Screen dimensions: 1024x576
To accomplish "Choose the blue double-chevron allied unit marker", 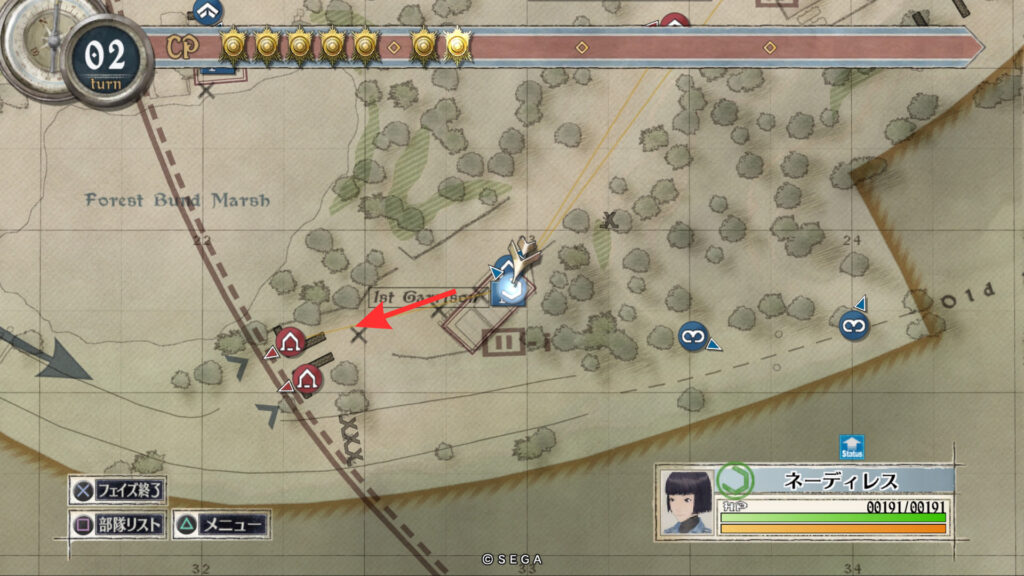I will tap(208, 12).
